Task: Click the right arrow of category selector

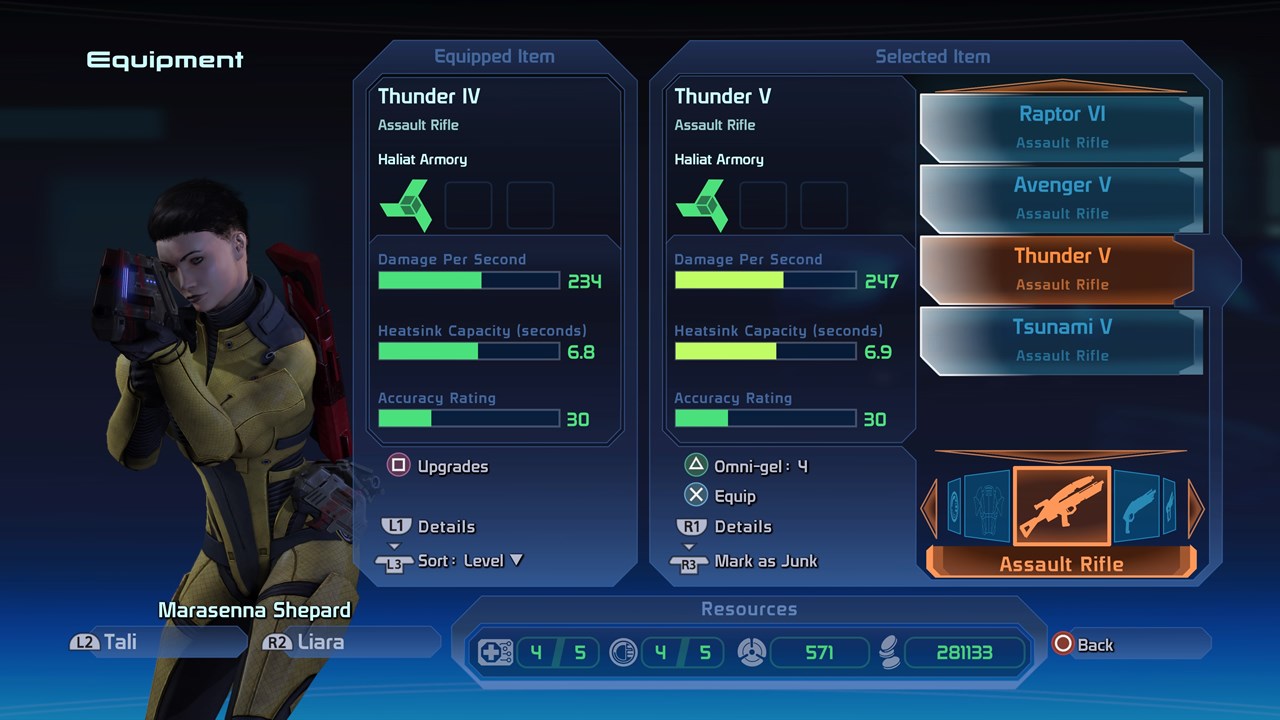Action: point(1196,507)
